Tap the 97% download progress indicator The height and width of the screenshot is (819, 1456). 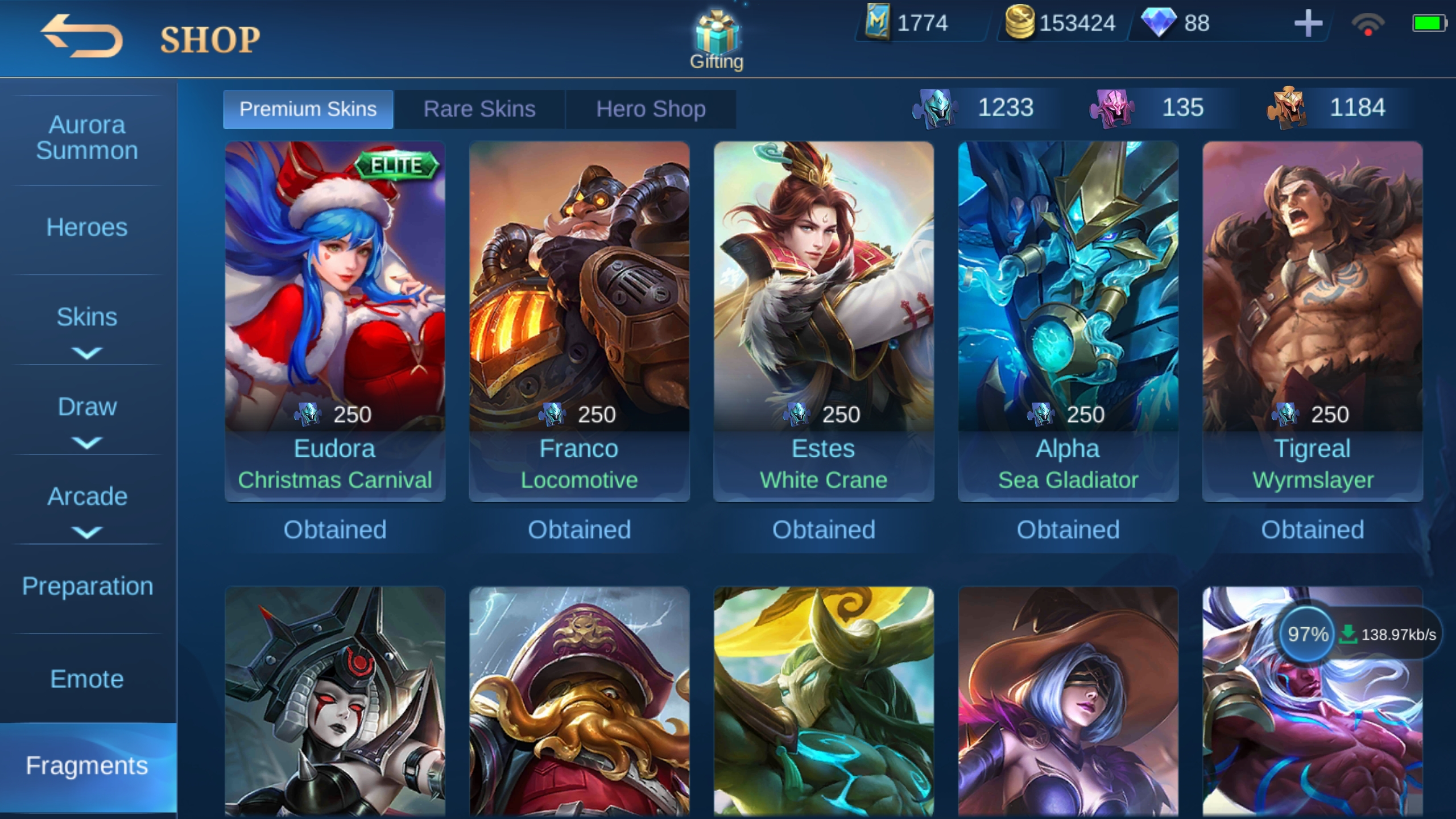click(x=1308, y=634)
